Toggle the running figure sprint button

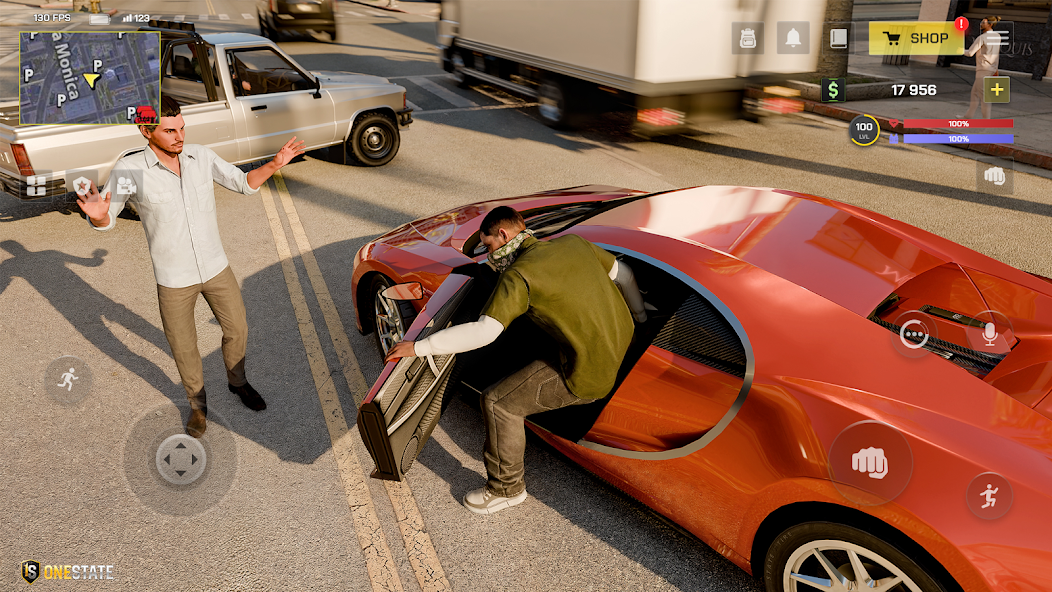pyautogui.click(x=68, y=380)
